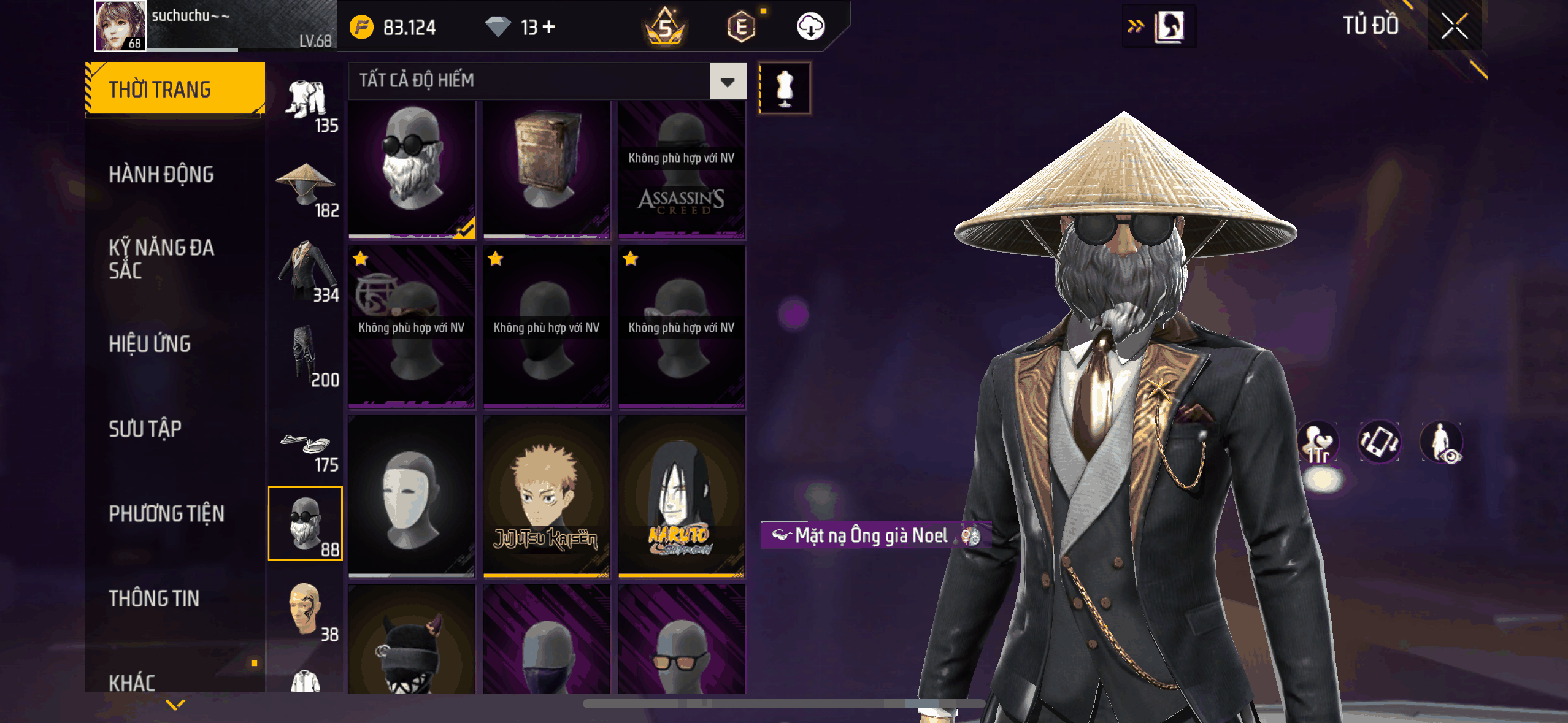The image size is (1568, 723).
Task: Choose the jacket tops category
Action: click(306, 270)
